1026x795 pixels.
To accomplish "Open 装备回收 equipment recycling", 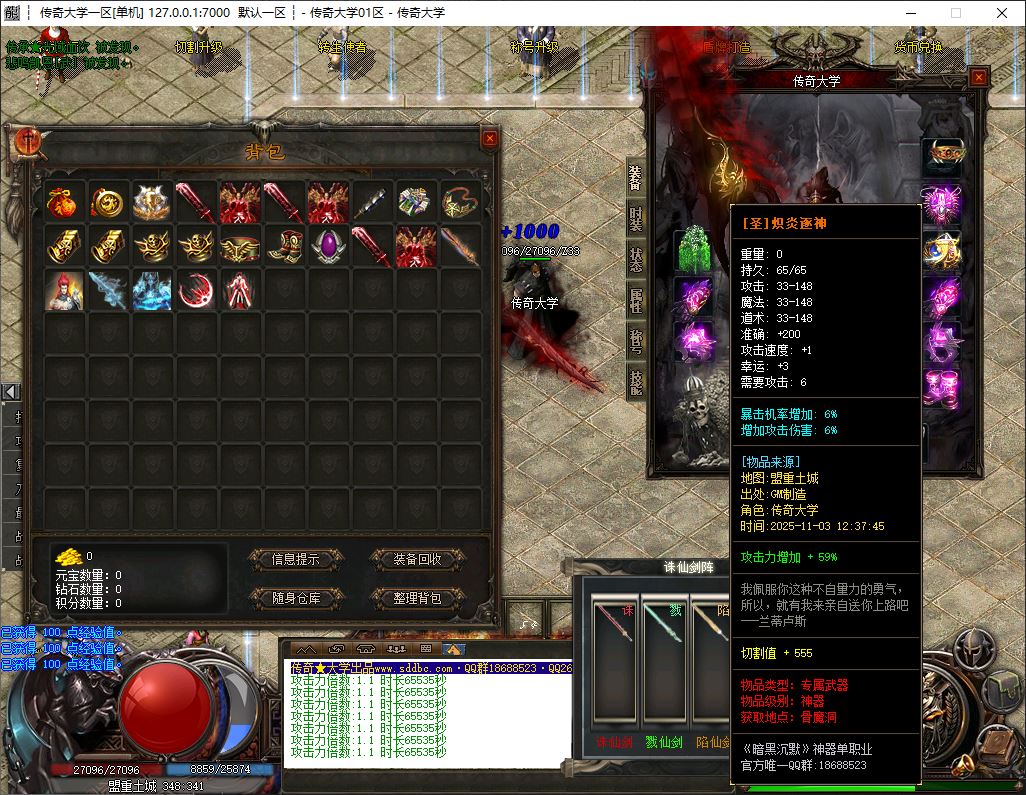I will 417,559.
